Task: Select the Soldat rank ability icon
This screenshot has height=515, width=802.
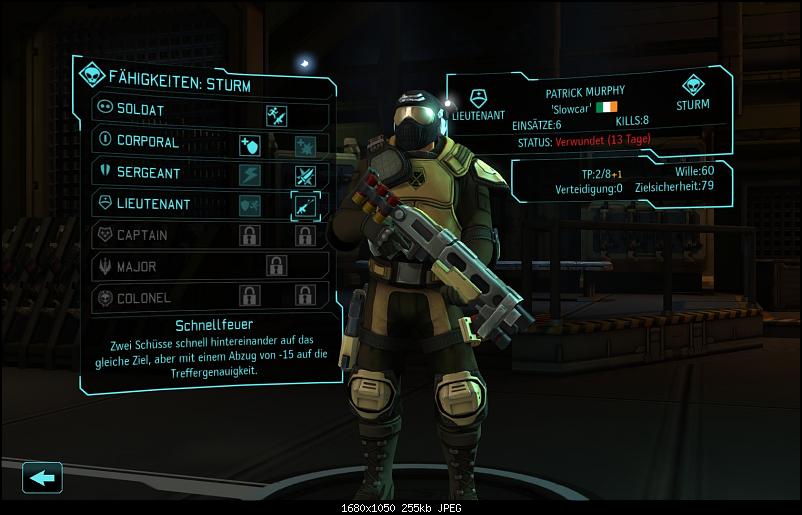Action: (277, 115)
